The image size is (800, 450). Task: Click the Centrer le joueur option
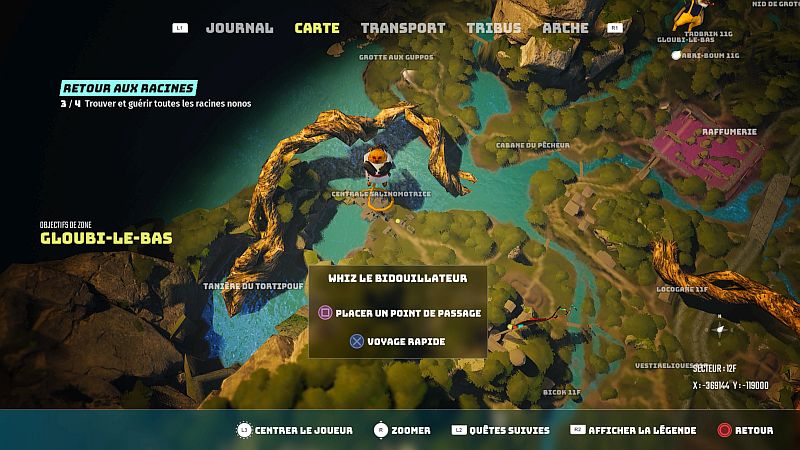click(295, 430)
